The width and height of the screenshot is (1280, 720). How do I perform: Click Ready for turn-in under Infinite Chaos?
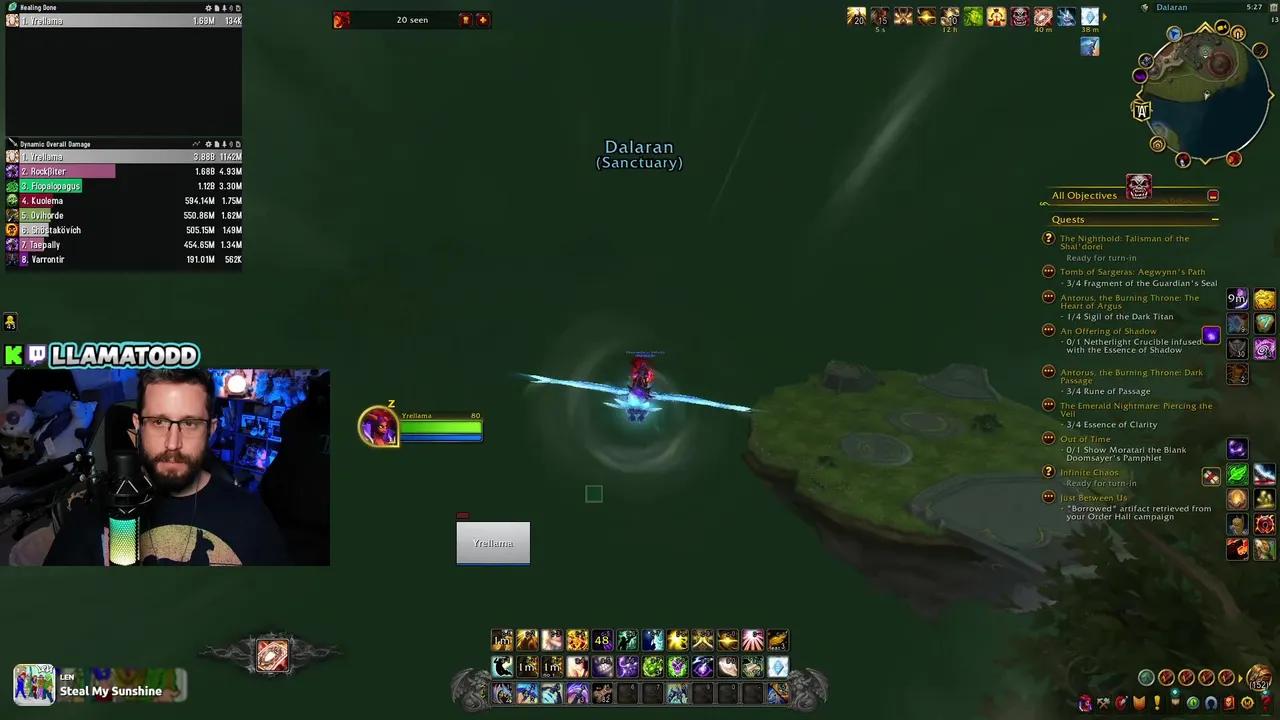1101,483
